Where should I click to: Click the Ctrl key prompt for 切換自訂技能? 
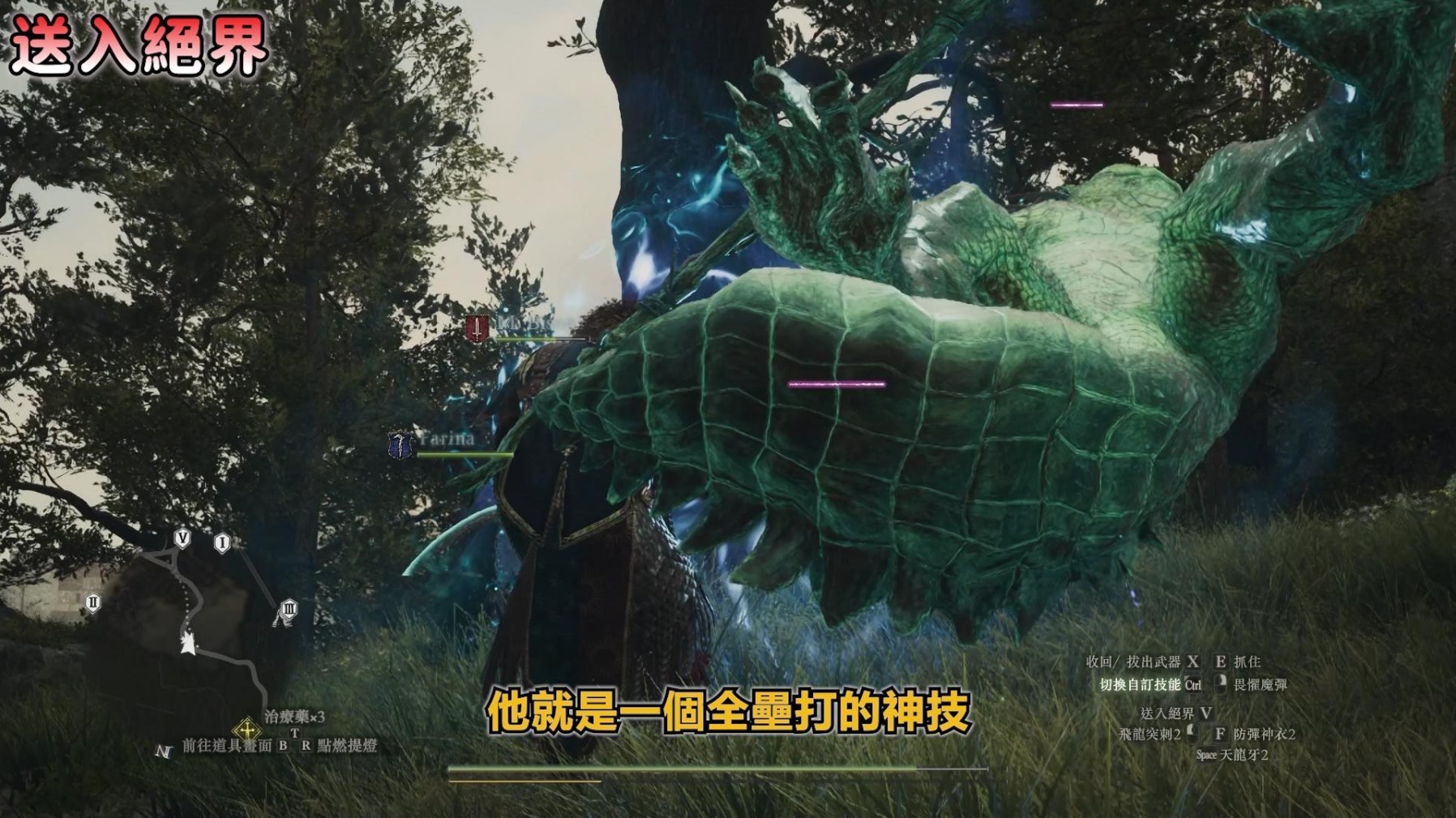(x=1193, y=686)
